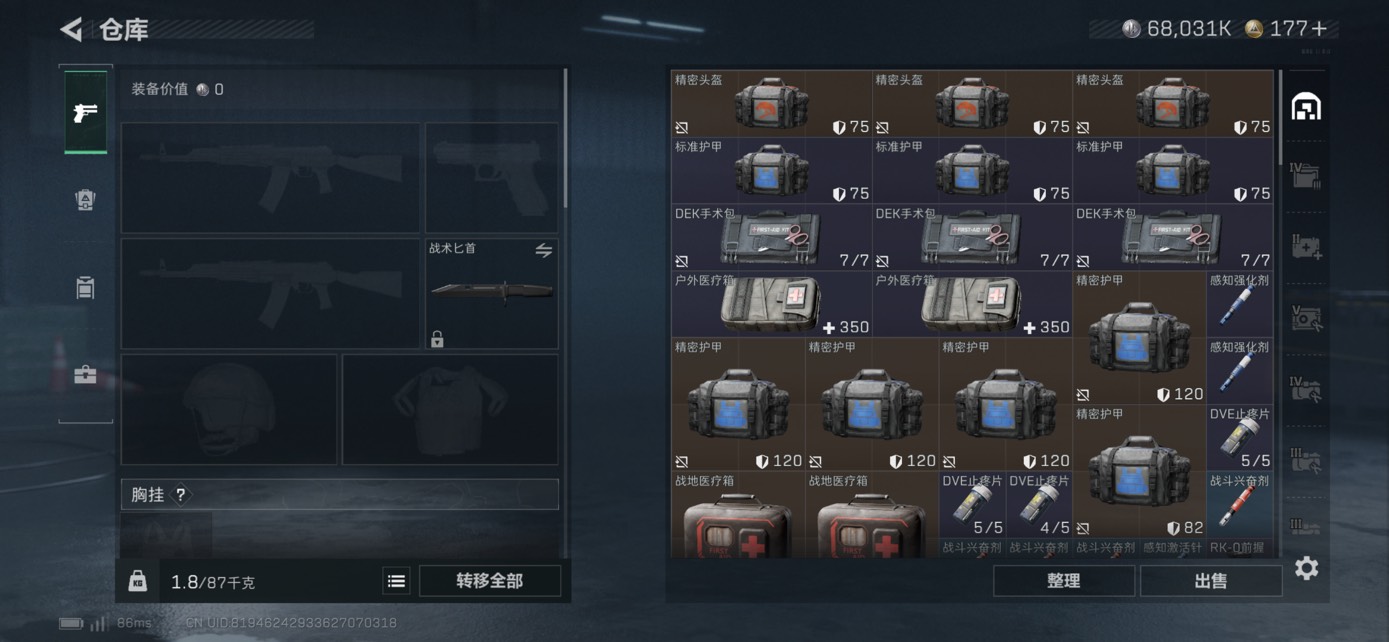The height and width of the screenshot is (642, 1389).
Task: Open the main stash category icon
Action: tap(1306, 107)
